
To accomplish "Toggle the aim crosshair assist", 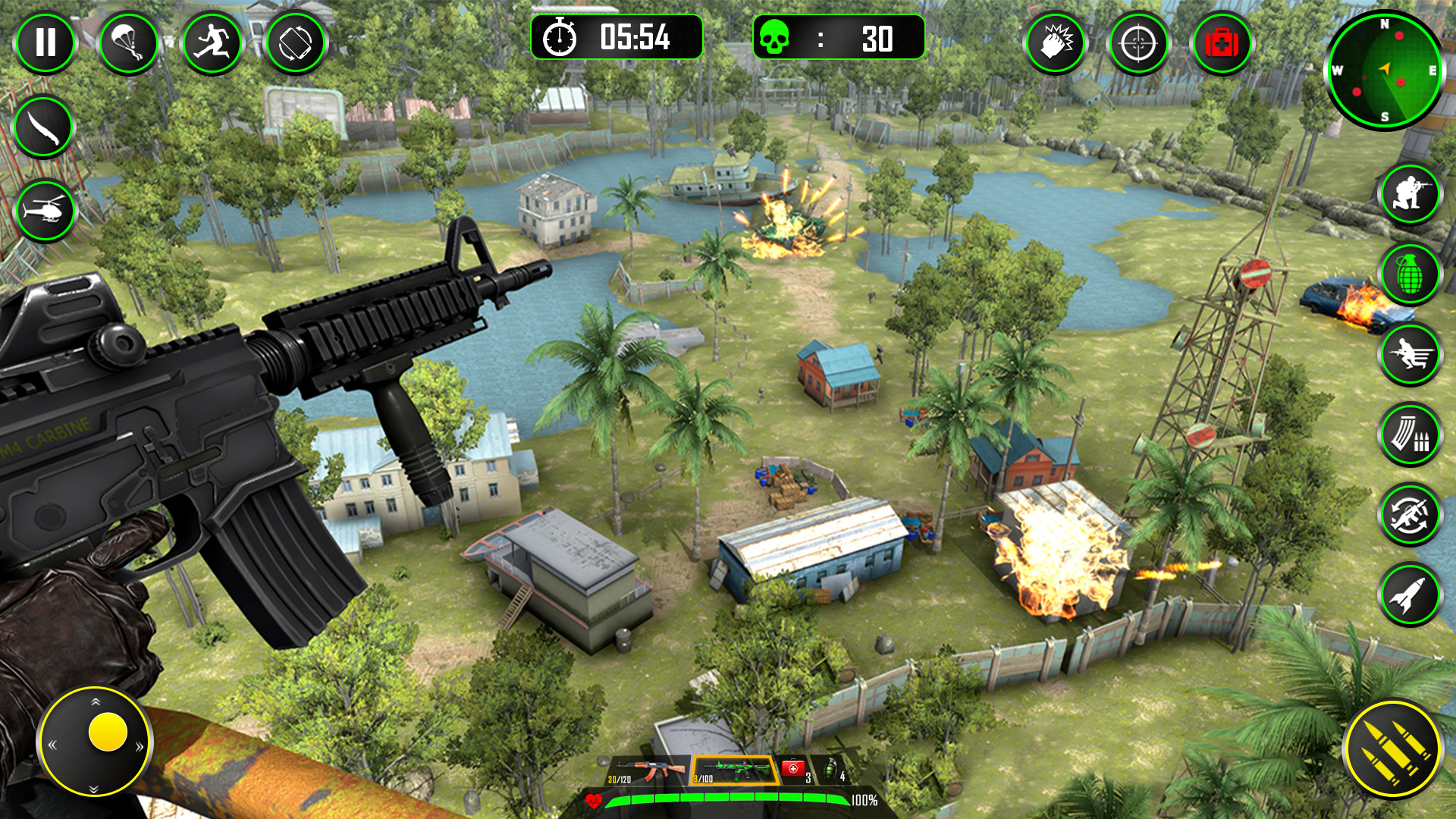I will [1139, 43].
